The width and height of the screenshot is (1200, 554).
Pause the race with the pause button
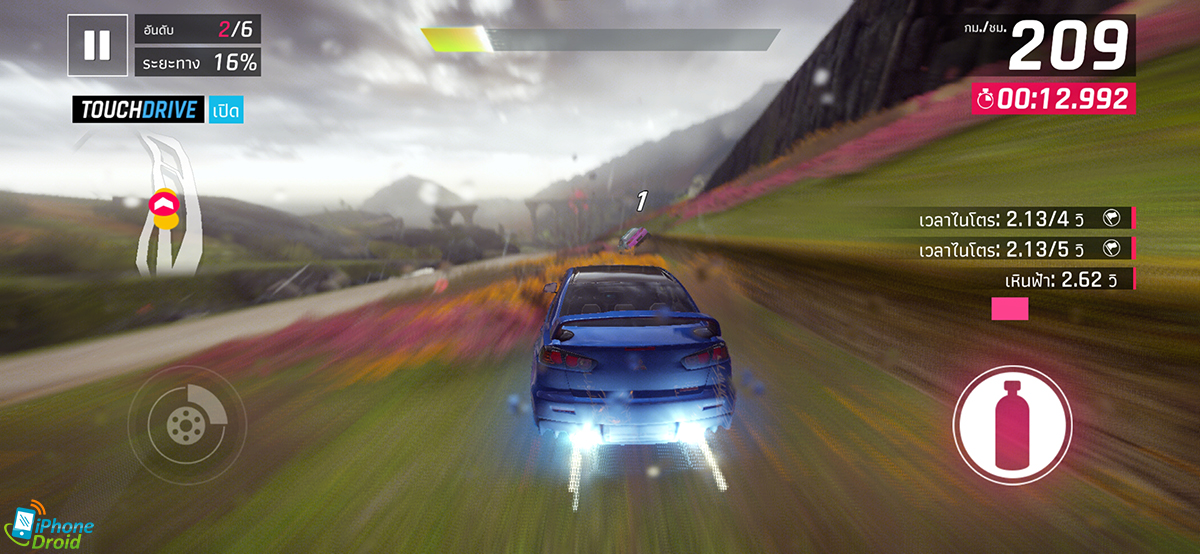(97, 45)
